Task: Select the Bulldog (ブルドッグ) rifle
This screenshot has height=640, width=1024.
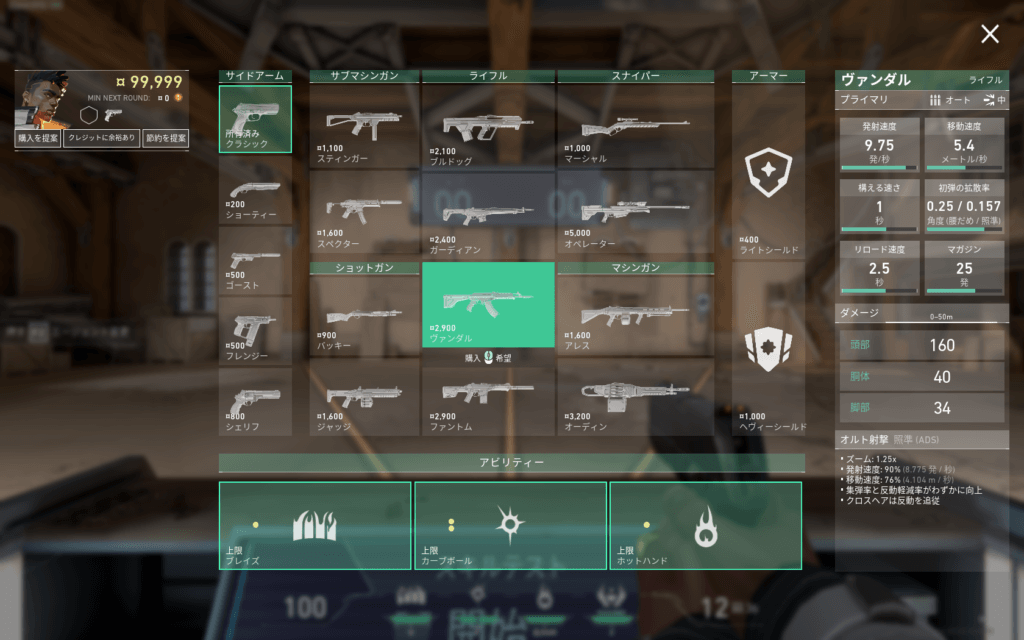Action: [488, 126]
